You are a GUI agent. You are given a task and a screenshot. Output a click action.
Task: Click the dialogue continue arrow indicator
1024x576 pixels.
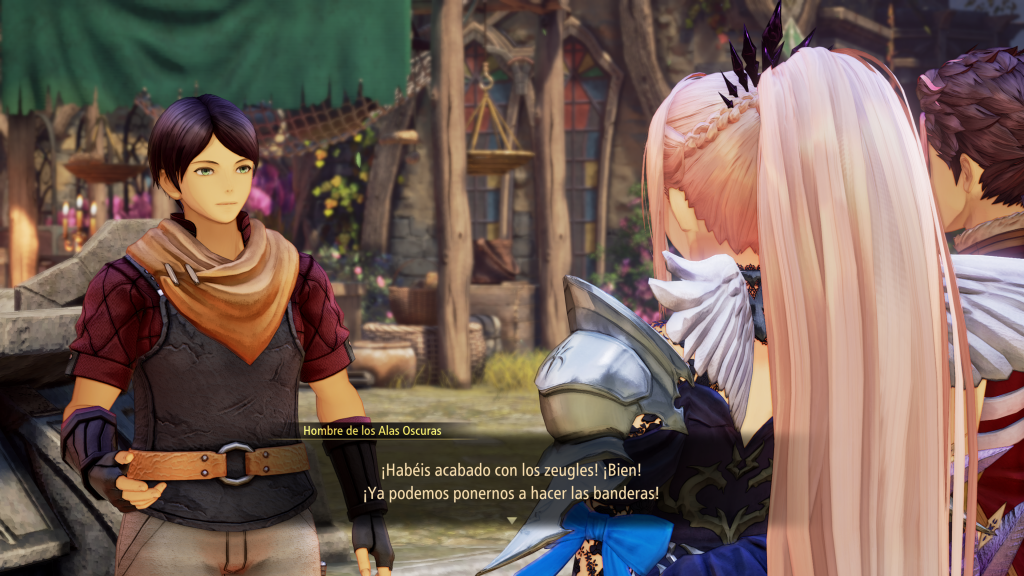coord(512,520)
